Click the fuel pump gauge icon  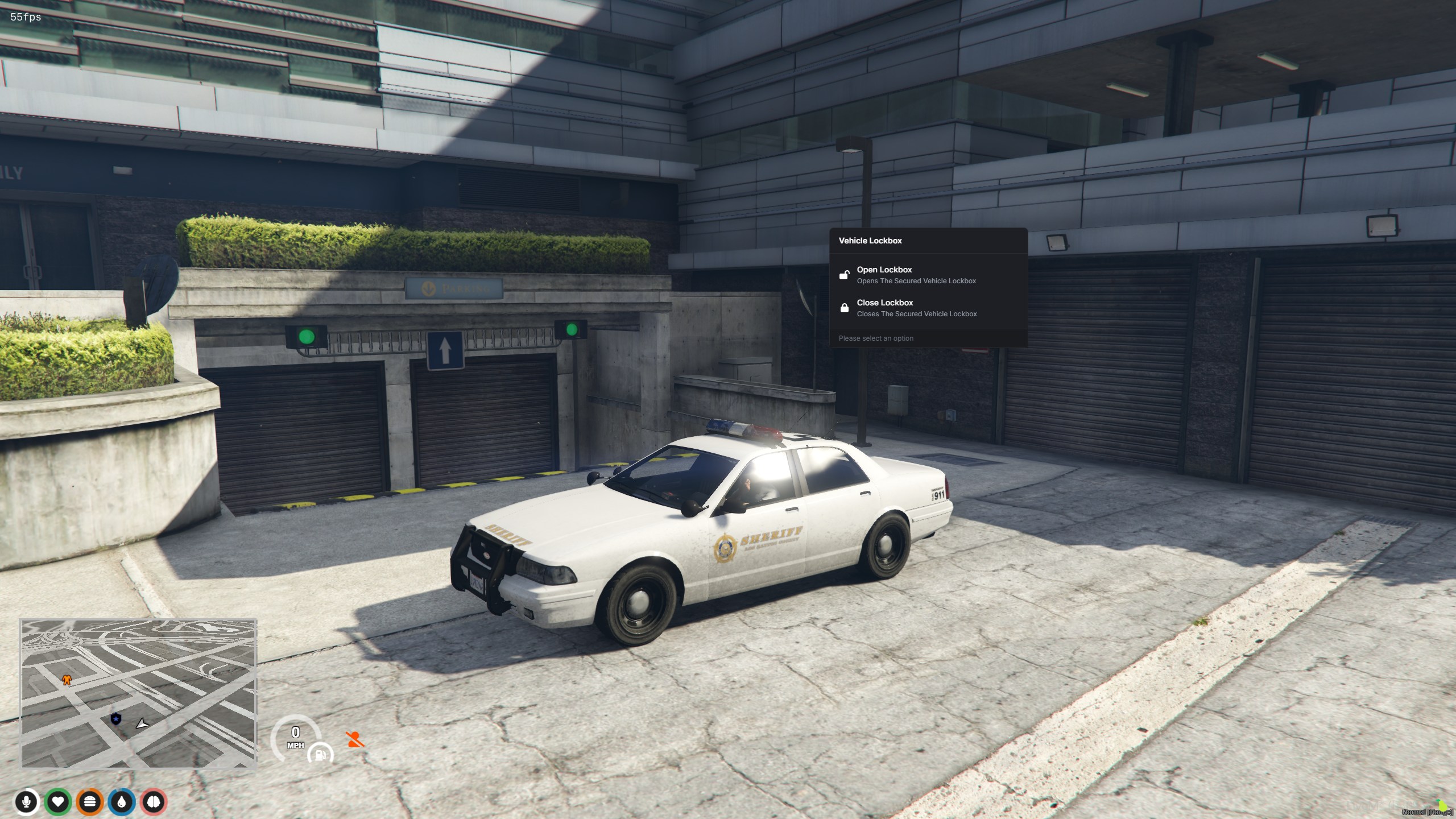click(320, 755)
